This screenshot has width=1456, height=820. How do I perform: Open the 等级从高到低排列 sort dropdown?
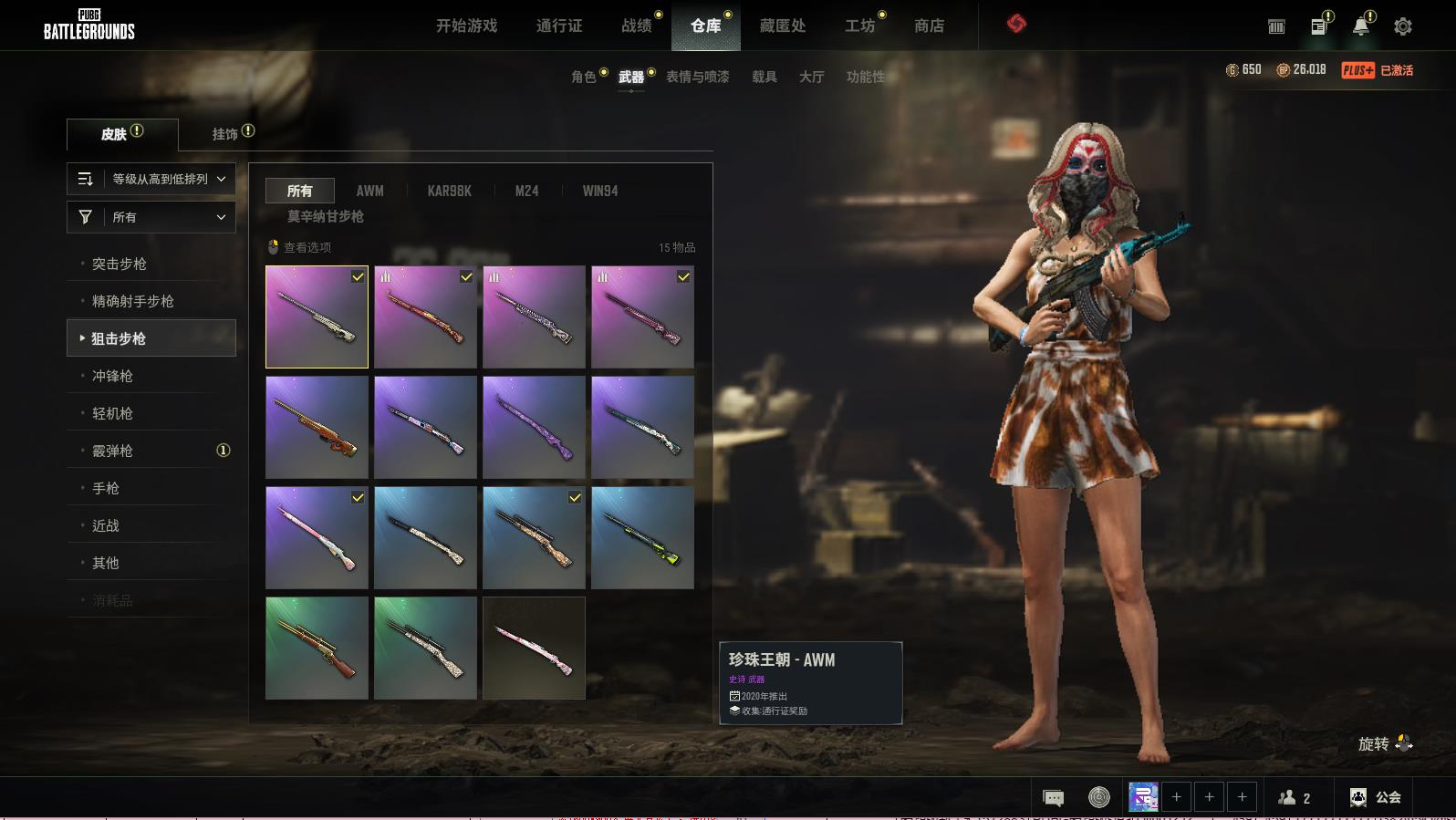(151, 179)
